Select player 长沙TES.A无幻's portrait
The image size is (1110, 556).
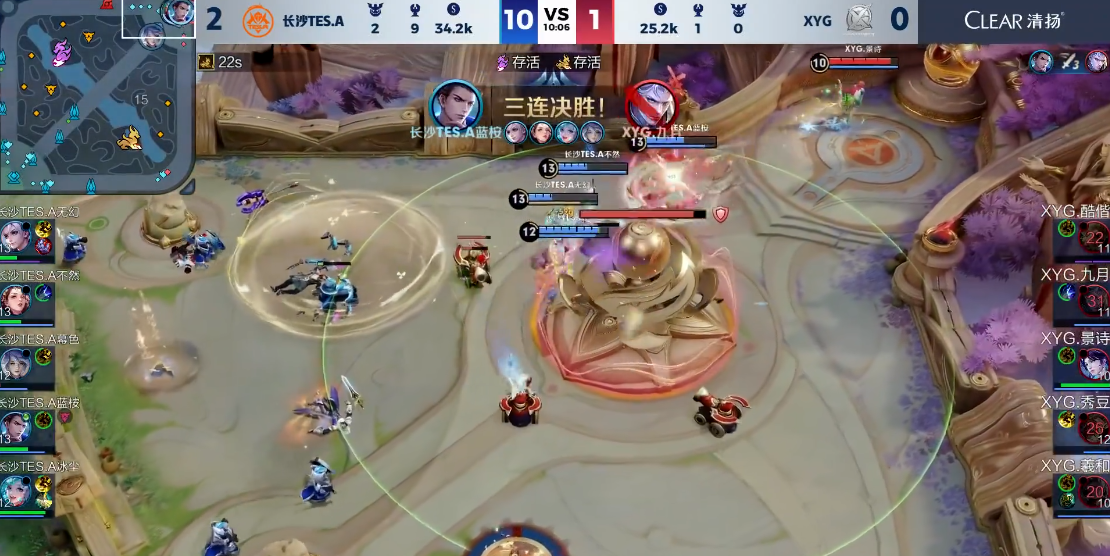(15, 237)
